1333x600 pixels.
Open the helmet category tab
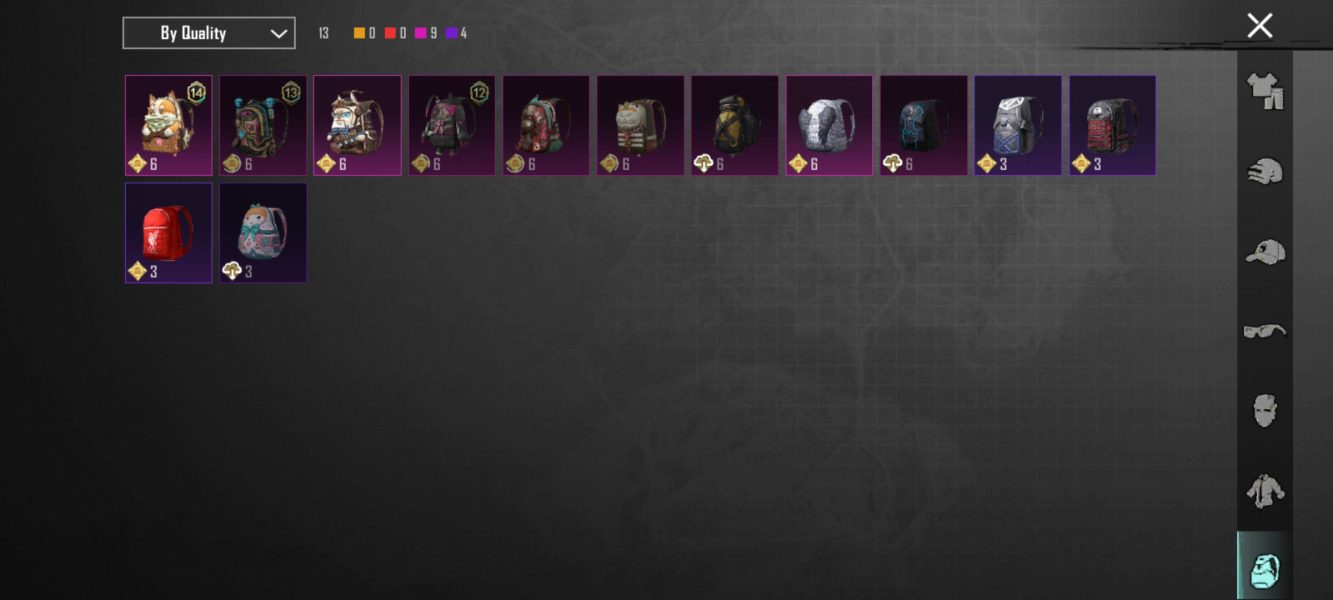point(1264,171)
